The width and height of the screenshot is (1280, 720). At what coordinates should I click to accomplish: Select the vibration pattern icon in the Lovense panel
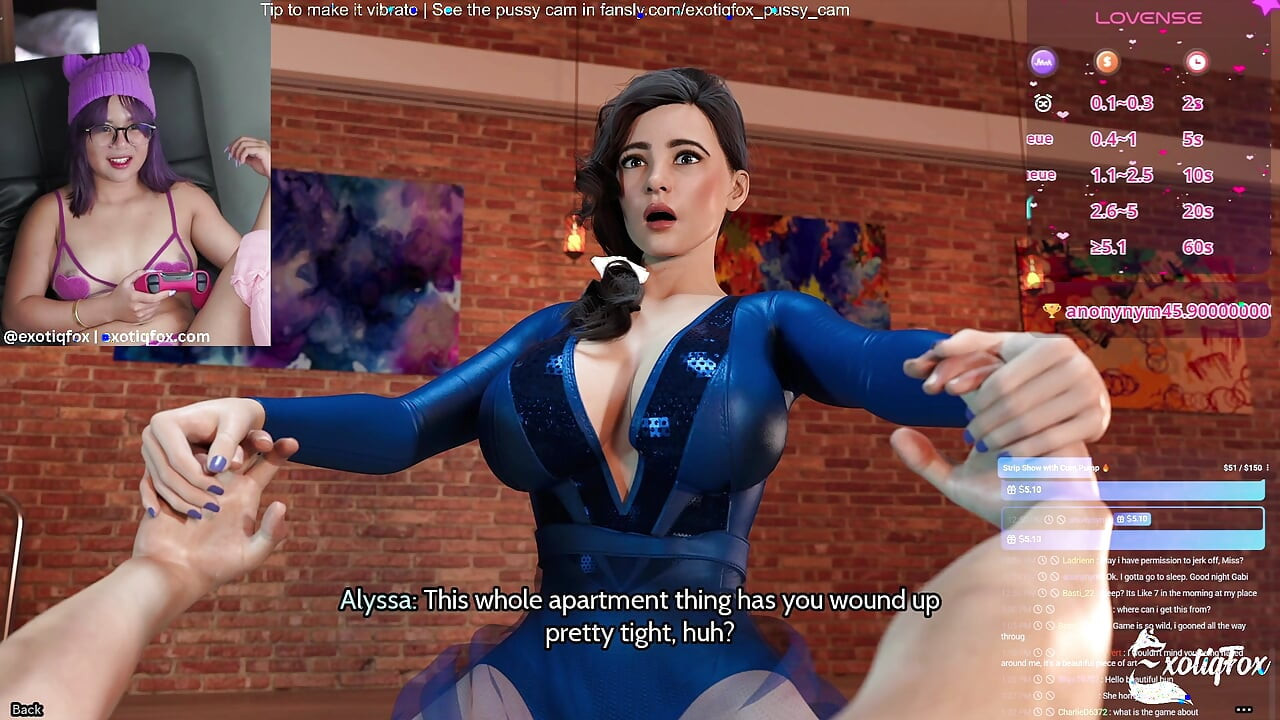tap(1045, 62)
